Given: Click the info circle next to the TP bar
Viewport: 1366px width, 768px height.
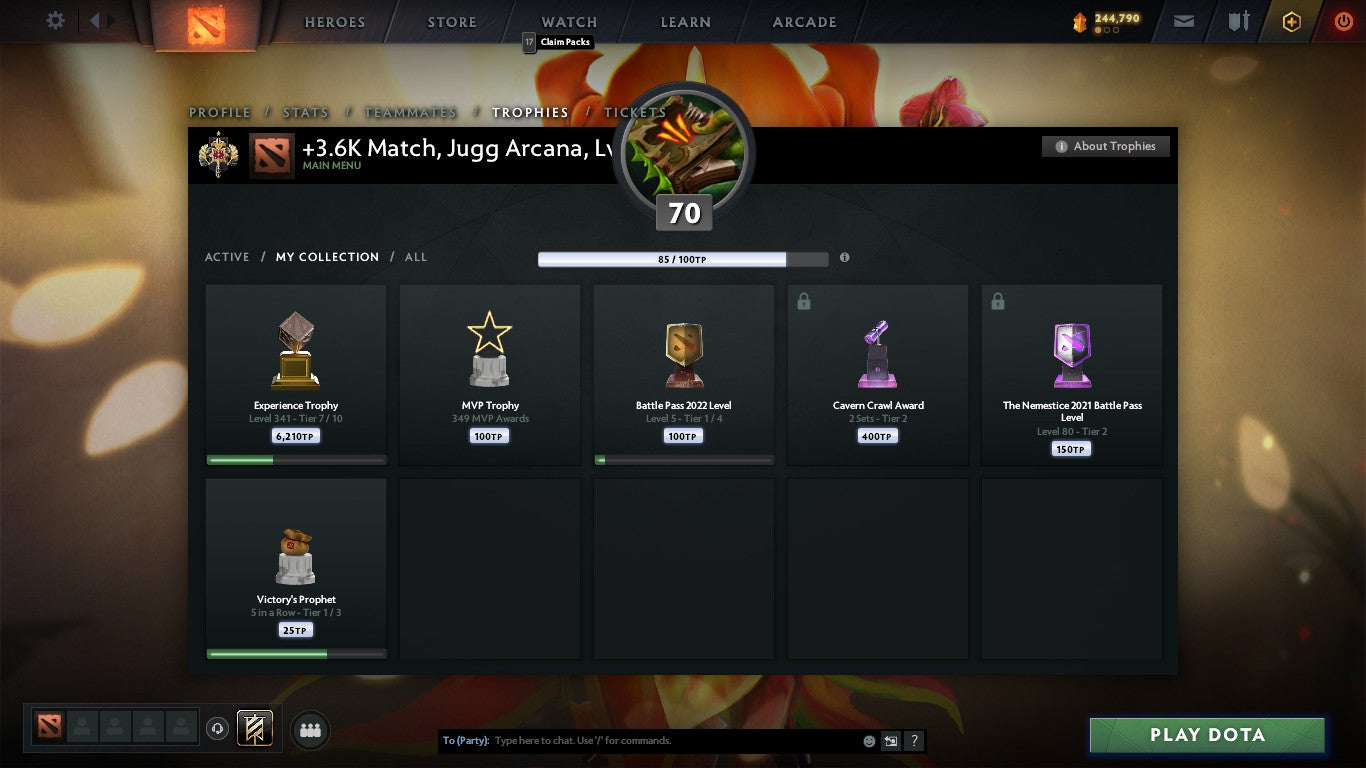Looking at the screenshot, I should click(x=844, y=258).
